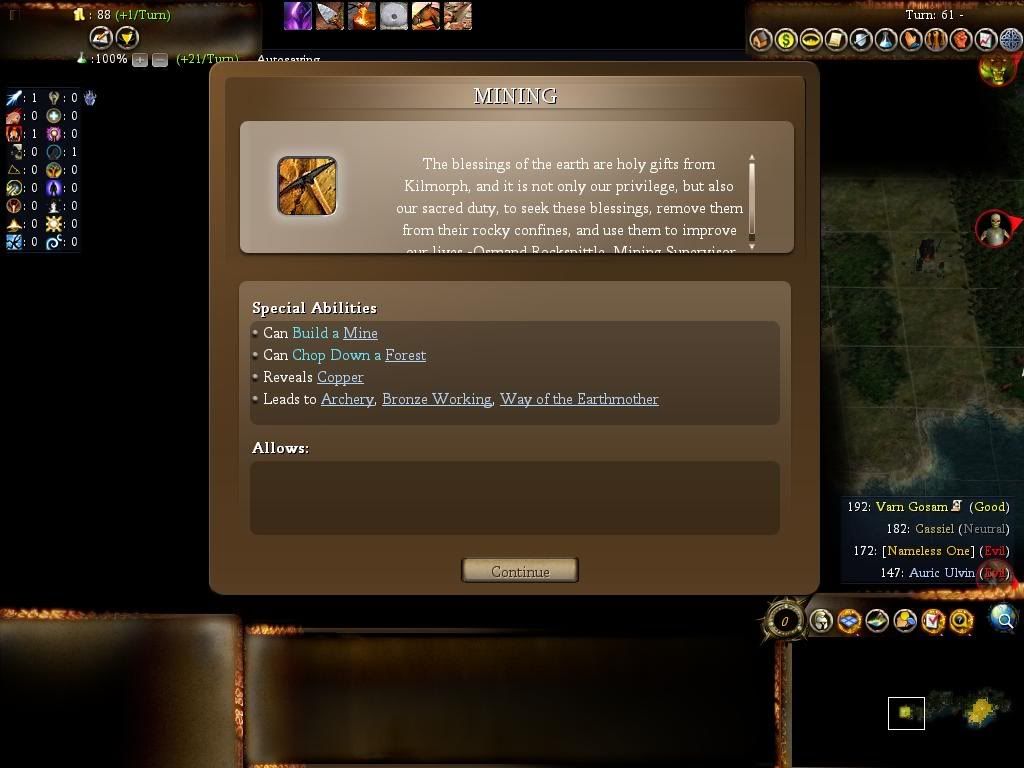Viewport: 1024px width, 768px height.
Task: Open the technology advisor flask icon
Action: coord(886,40)
